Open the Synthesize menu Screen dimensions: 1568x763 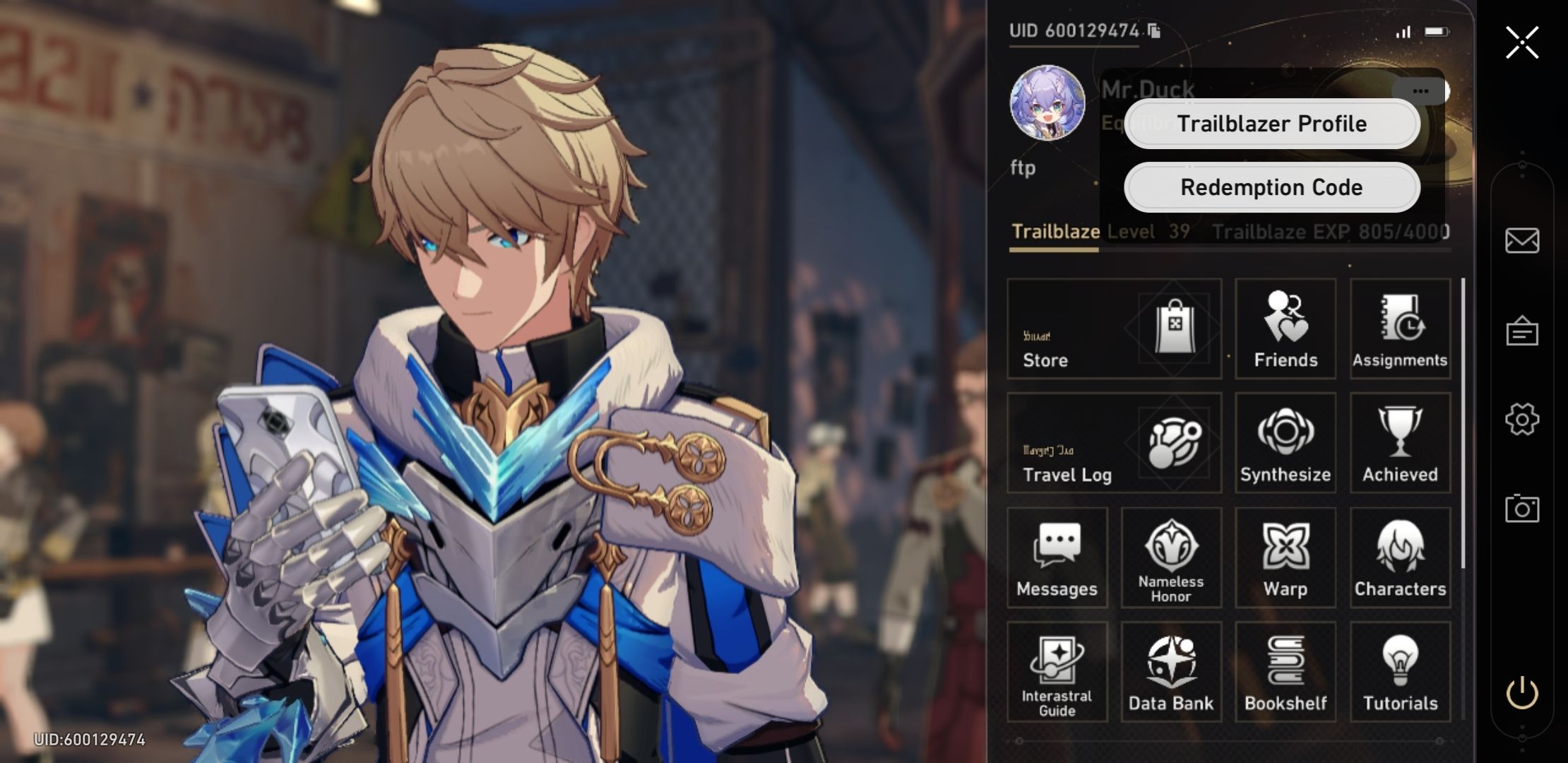click(x=1284, y=444)
